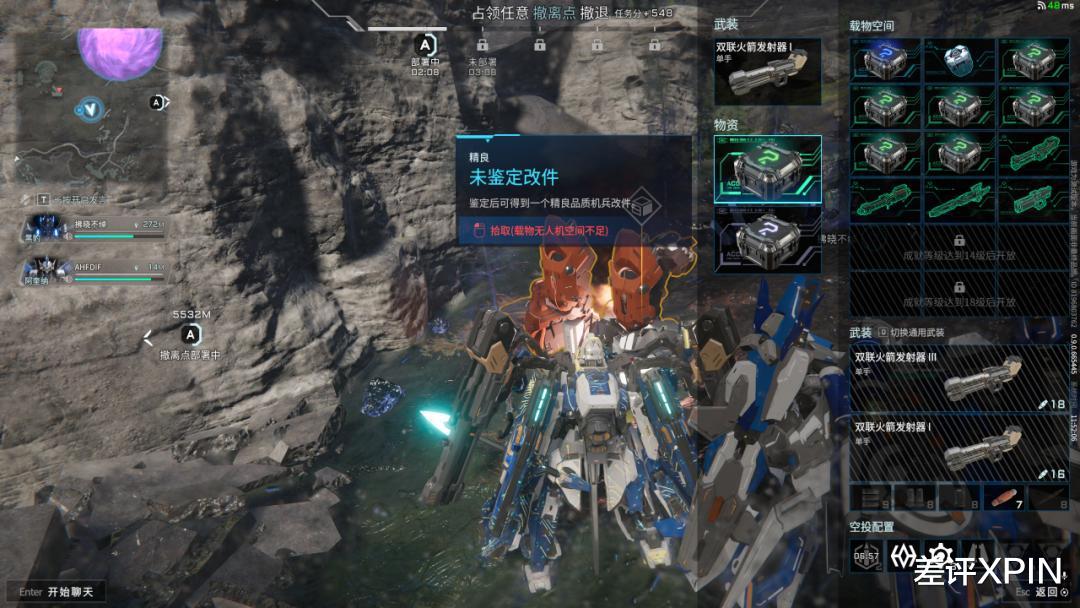Choose the 双联火箭发射器 III equipped weapon

click(x=958, y=380)
